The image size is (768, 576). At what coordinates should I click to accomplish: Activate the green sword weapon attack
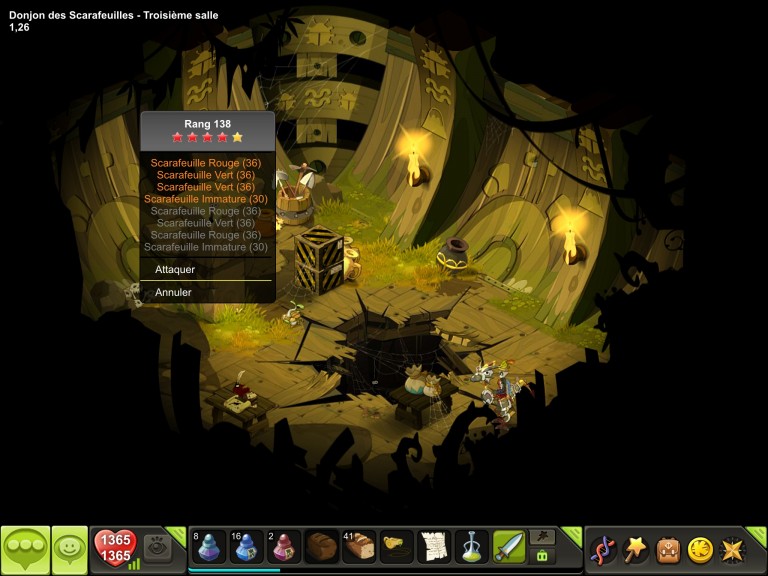tap(509, 547)
